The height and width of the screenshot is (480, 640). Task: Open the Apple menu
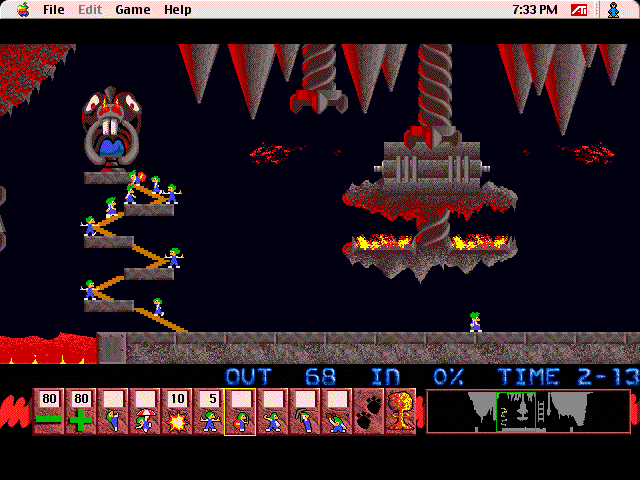tap(22, 10)
